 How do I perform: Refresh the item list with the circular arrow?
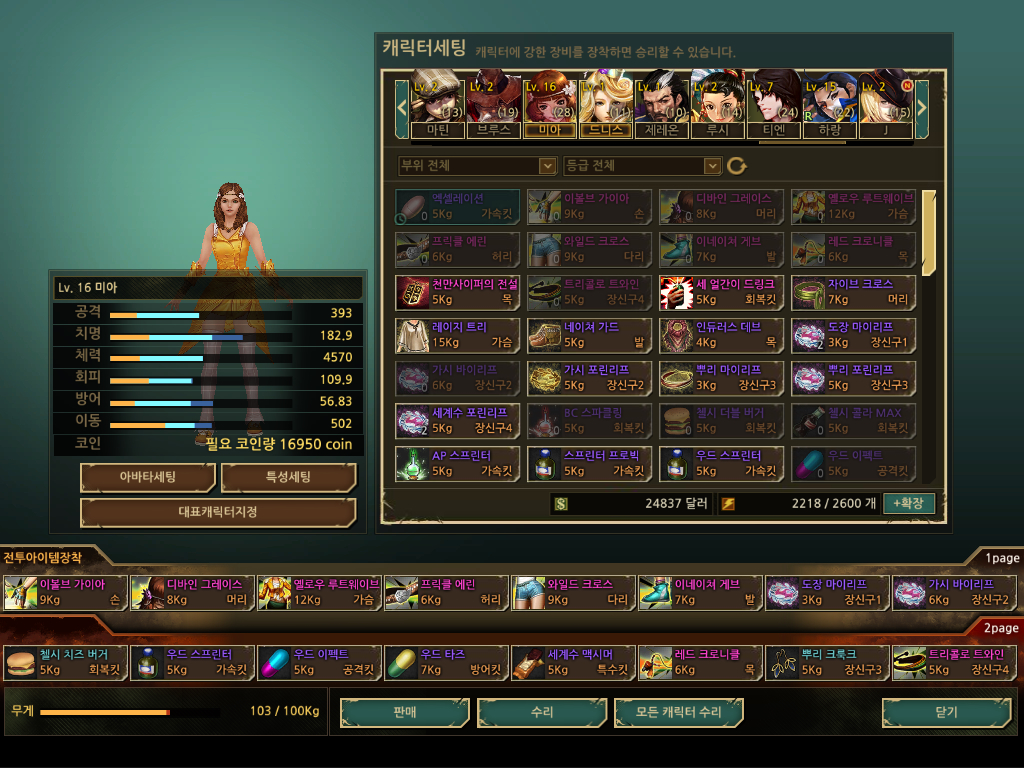(x=737, y=166)
